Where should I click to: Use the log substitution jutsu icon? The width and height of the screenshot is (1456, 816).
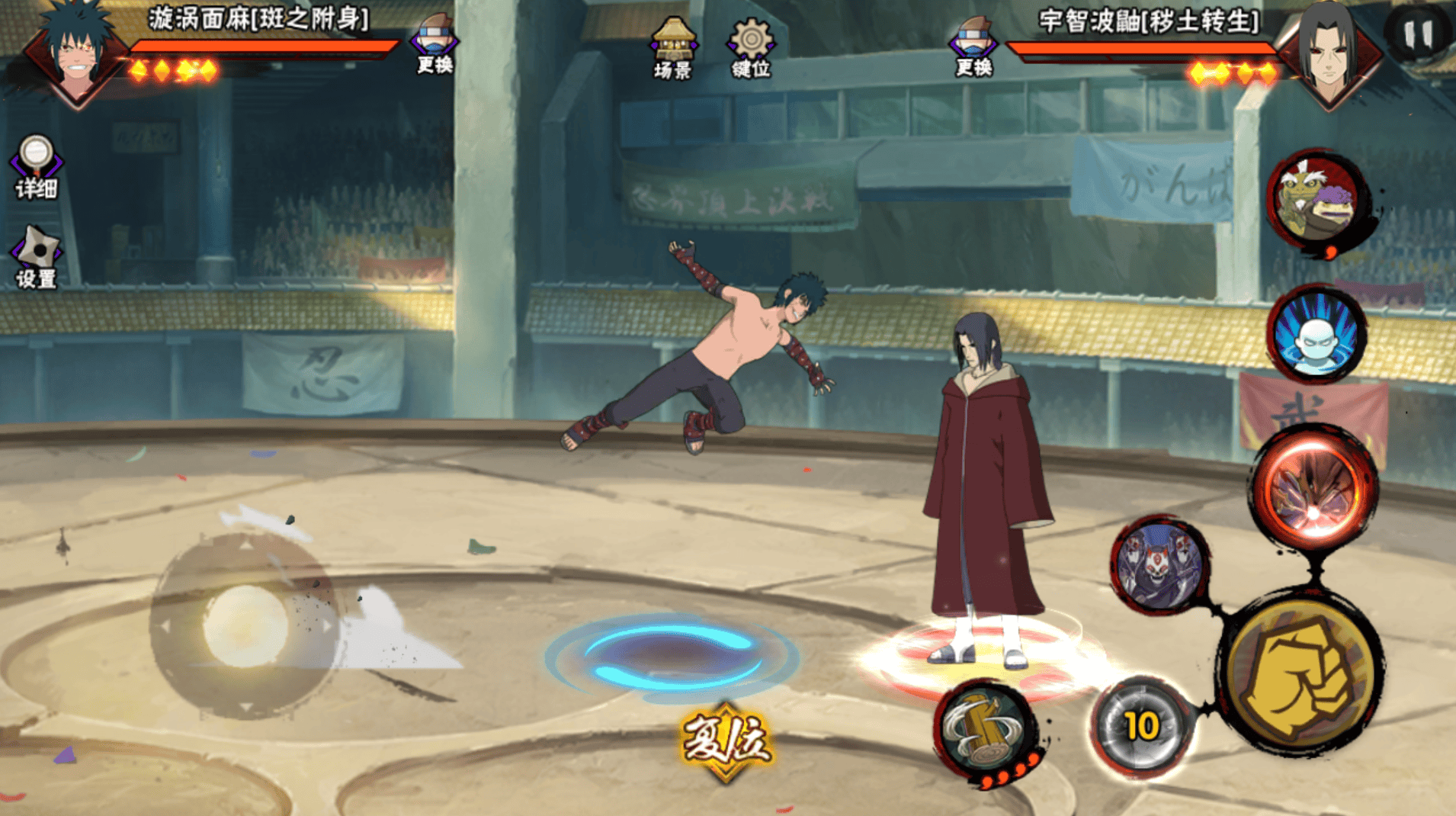(986, 730)
